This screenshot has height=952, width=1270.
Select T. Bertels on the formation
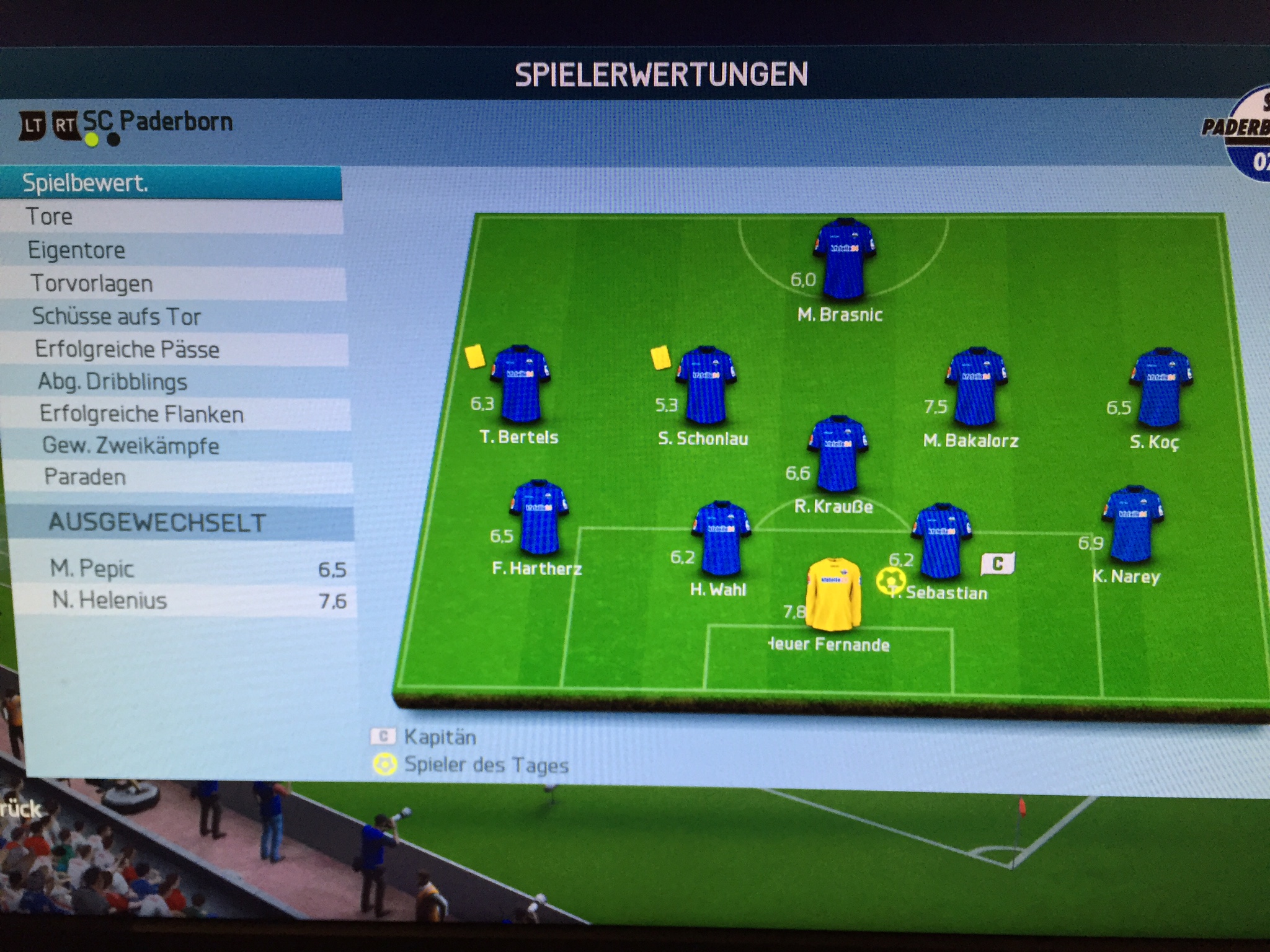(520, 384)
